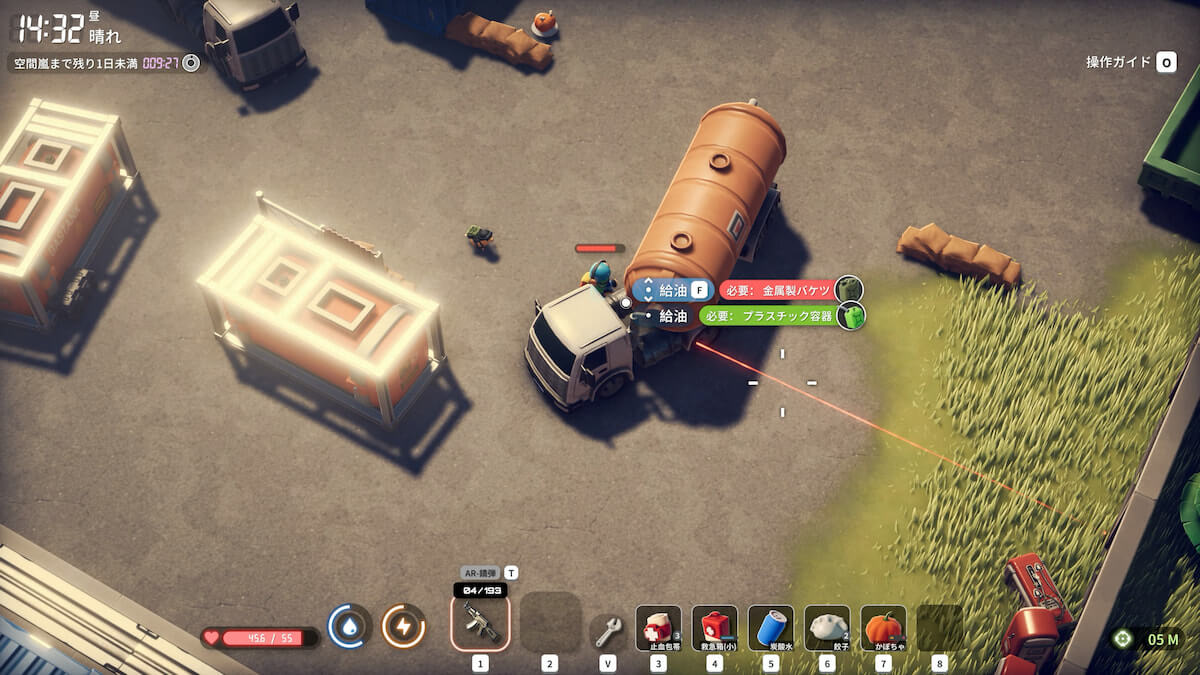Click the water droplet thirst gauge
The width and height of the screenshot is (1200, 675).
click(x=350, y=627)
